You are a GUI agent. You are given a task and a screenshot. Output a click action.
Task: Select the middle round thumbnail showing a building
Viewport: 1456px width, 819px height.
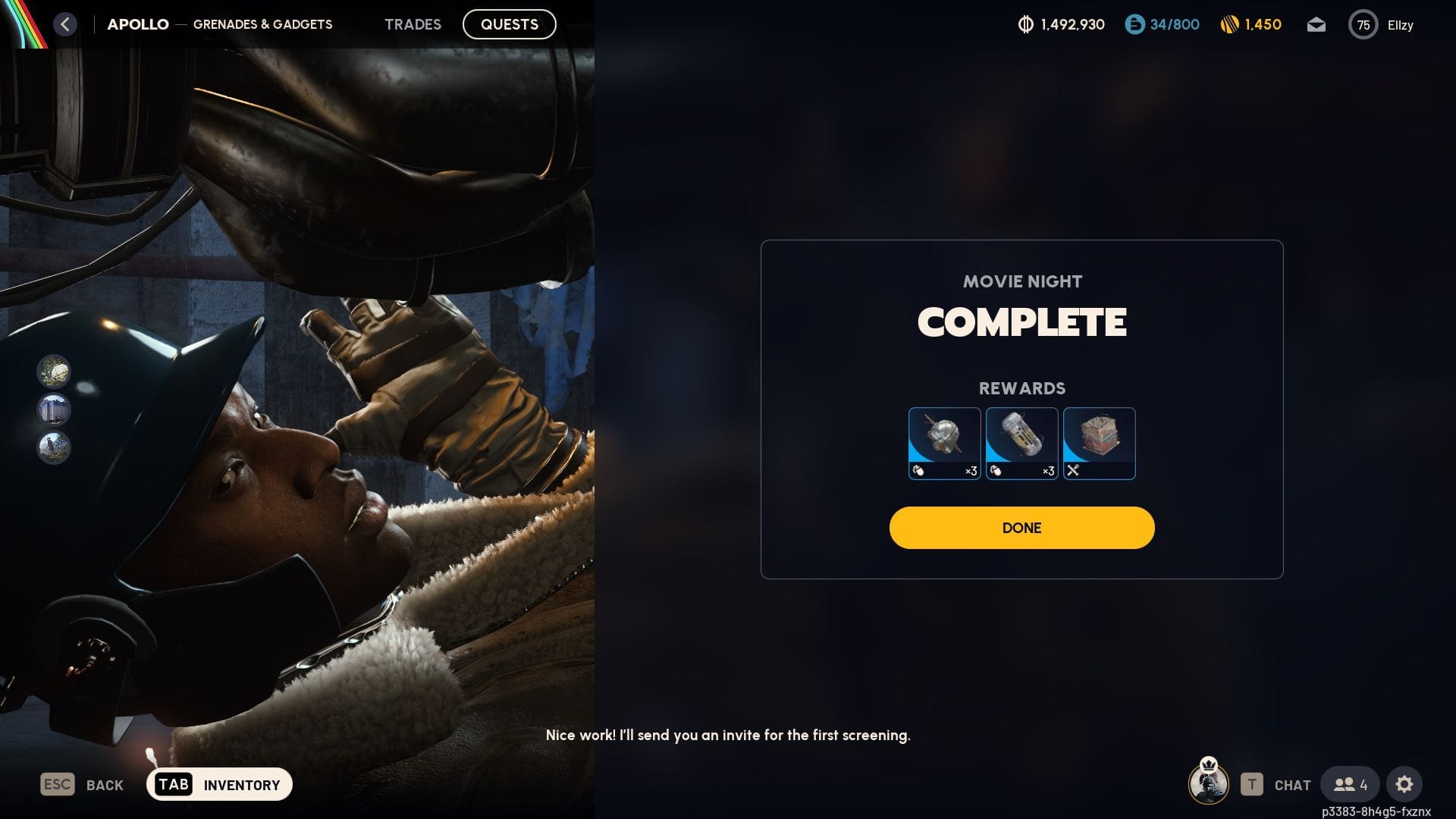tap(54, 409)
